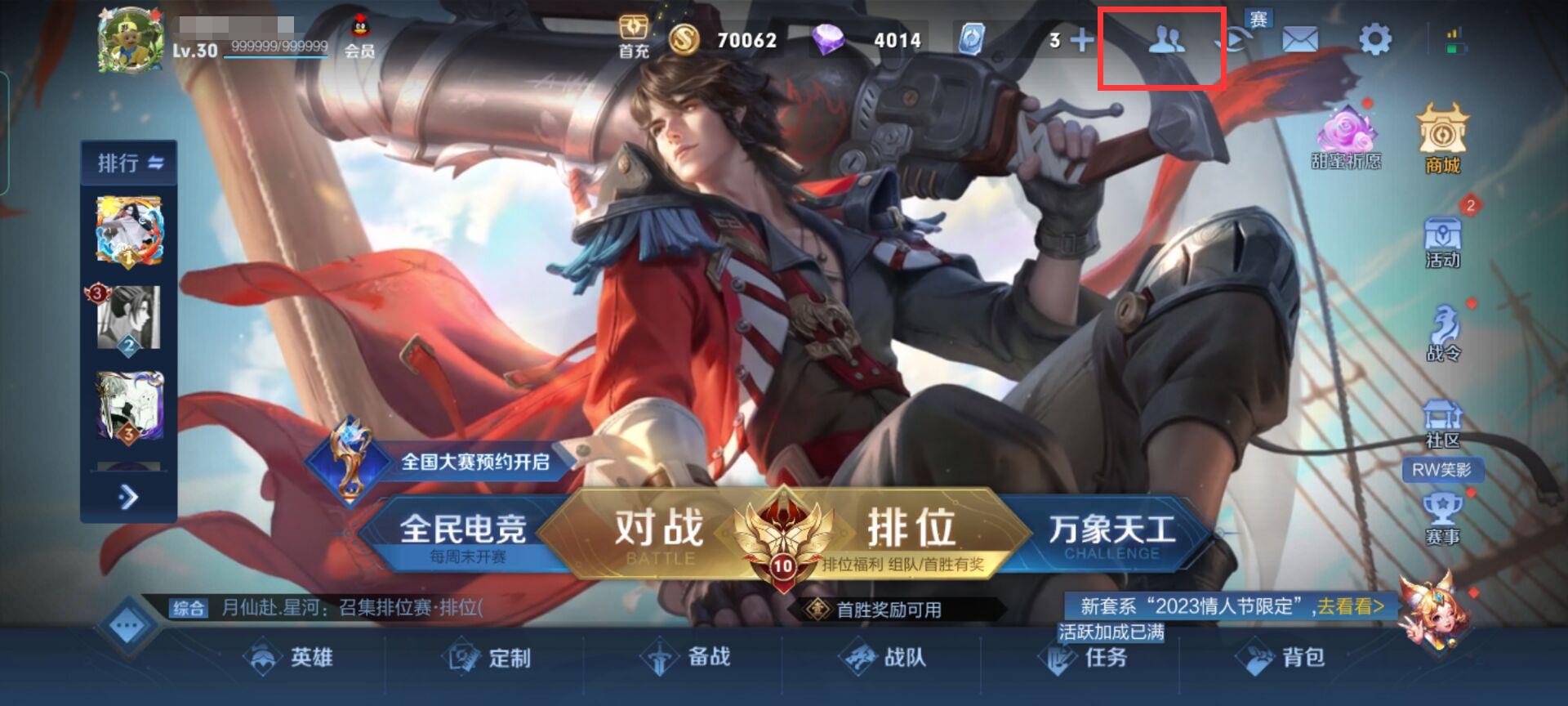Open the game settings gear
Image resolution: width=1568 pixels, height=706 pixels.
click(1374, 38)
